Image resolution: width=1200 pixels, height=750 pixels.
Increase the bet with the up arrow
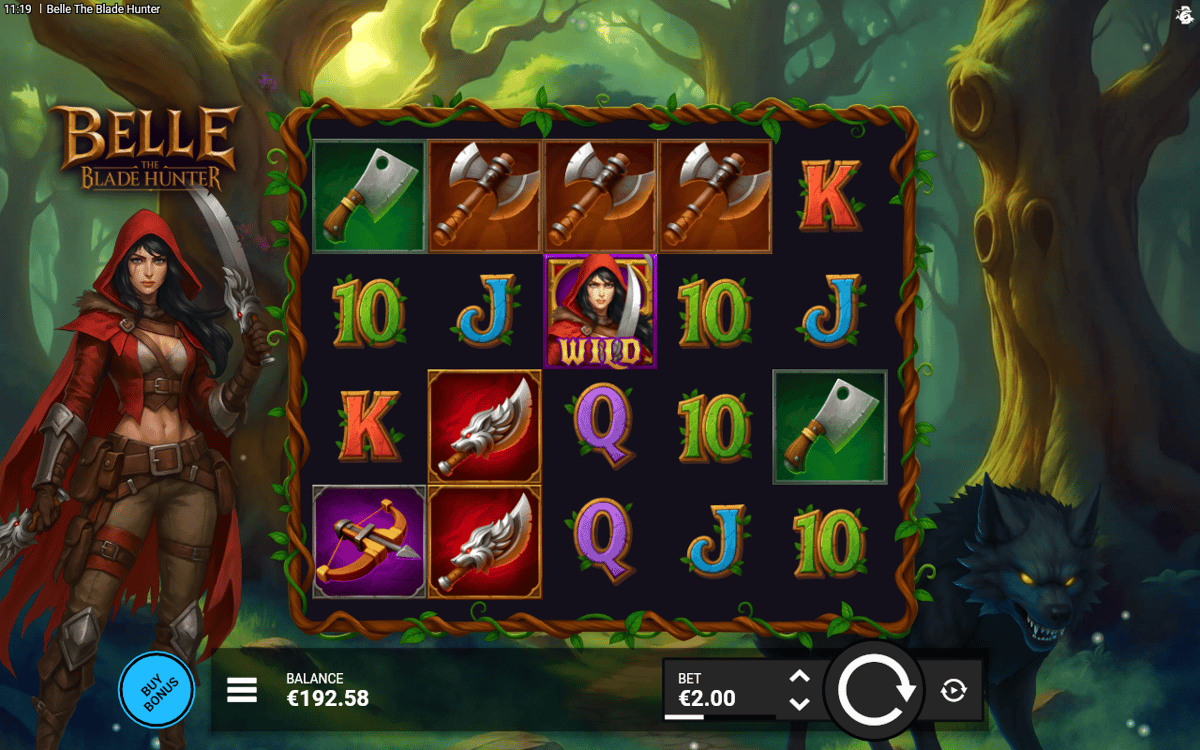pyautogui.click(x=799, y=677)
